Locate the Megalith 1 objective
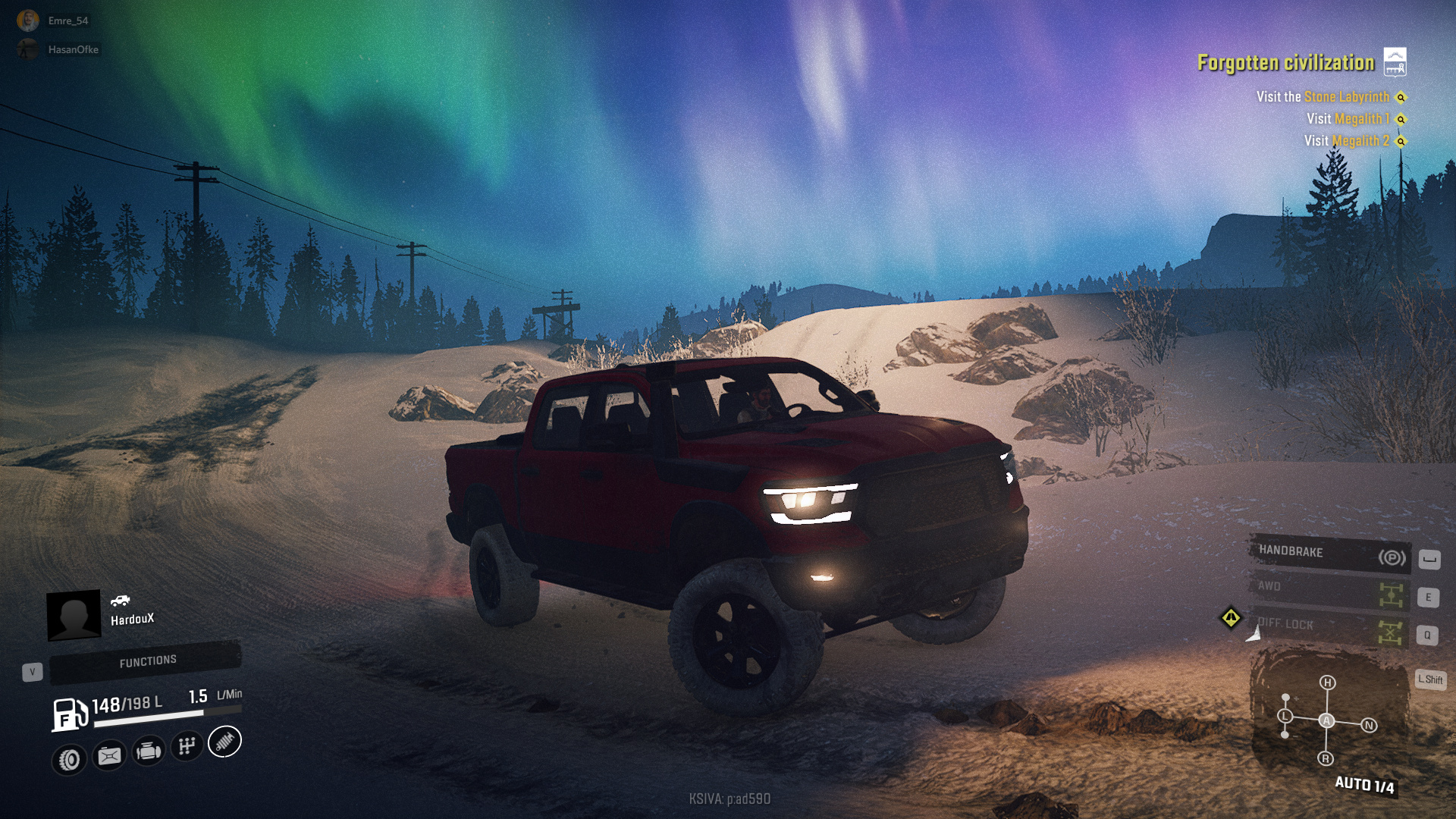The image size is (1456, 819). tap(1401, 119)
